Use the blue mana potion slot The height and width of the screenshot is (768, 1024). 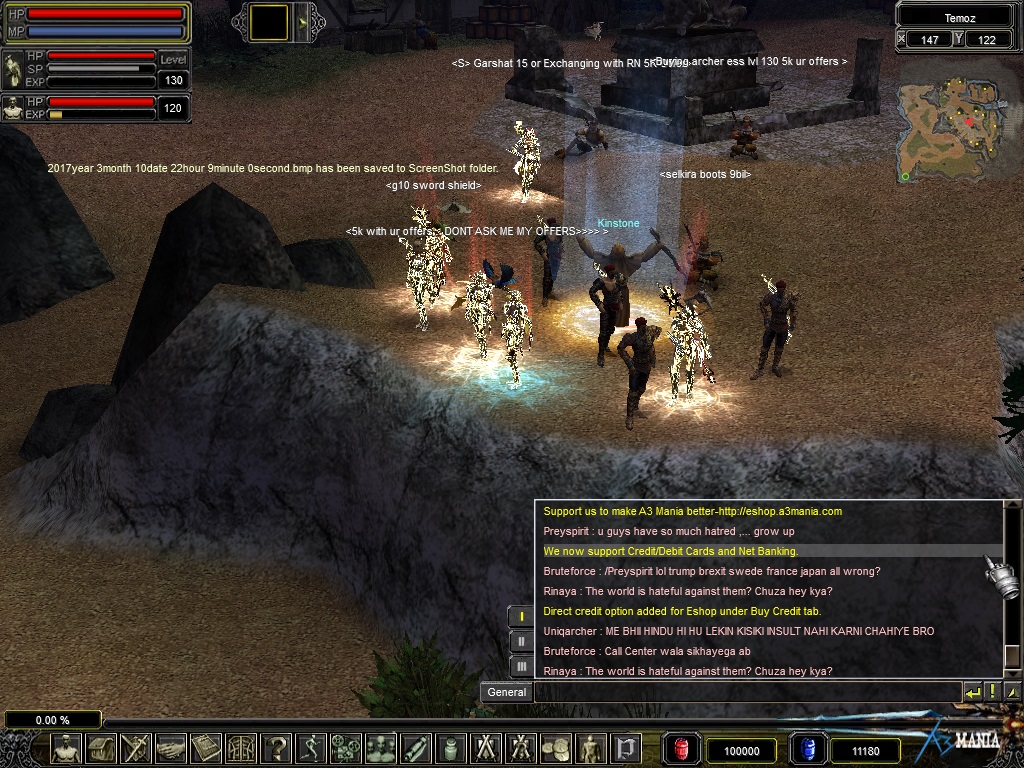tap(808, 749)
